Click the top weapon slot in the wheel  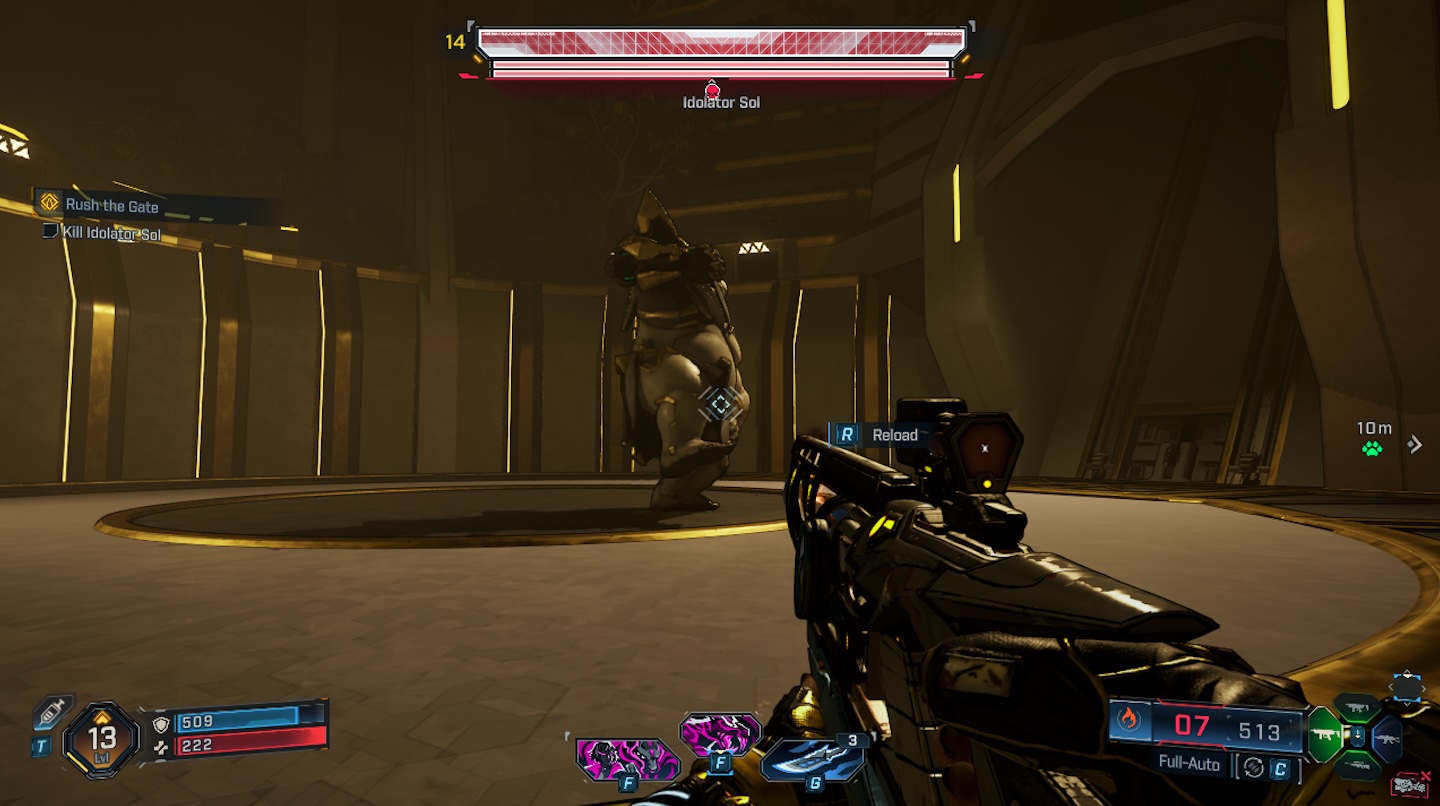[1356, 706]
